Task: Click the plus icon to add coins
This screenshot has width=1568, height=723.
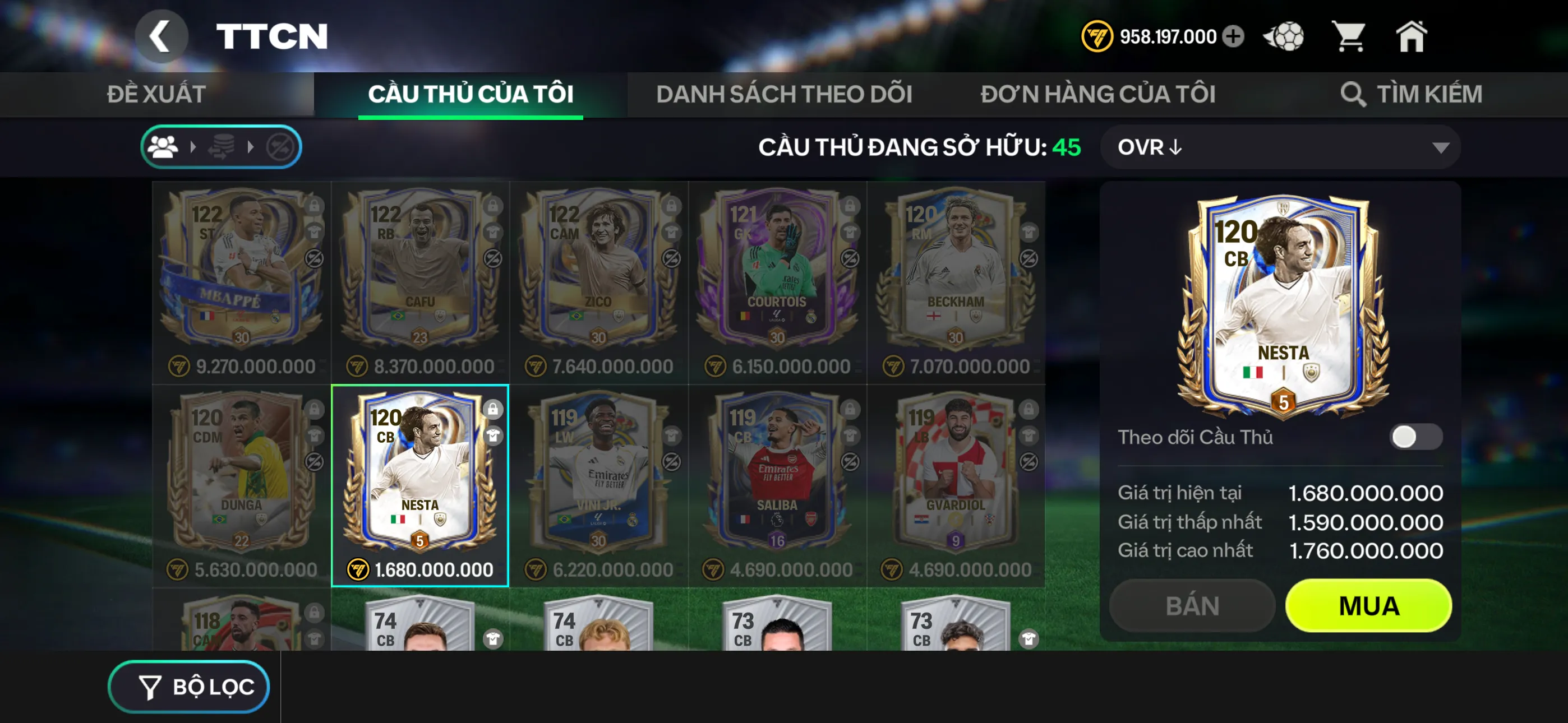Action: [1234, 36]
